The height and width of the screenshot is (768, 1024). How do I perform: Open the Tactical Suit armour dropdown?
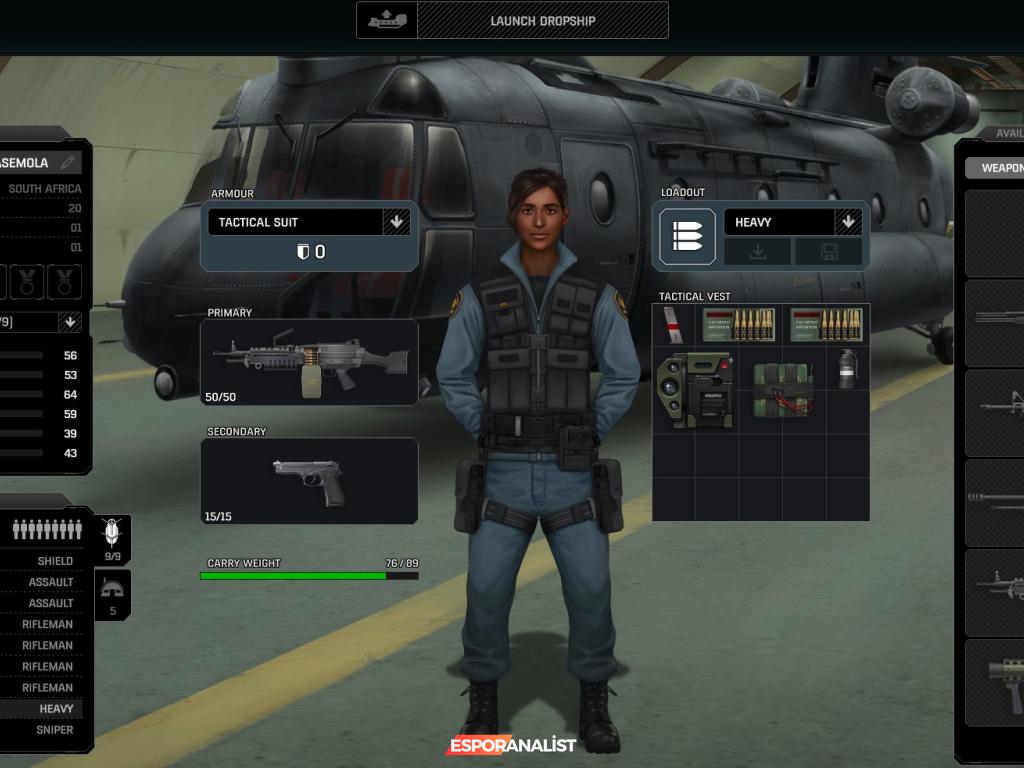click(396, 222)
